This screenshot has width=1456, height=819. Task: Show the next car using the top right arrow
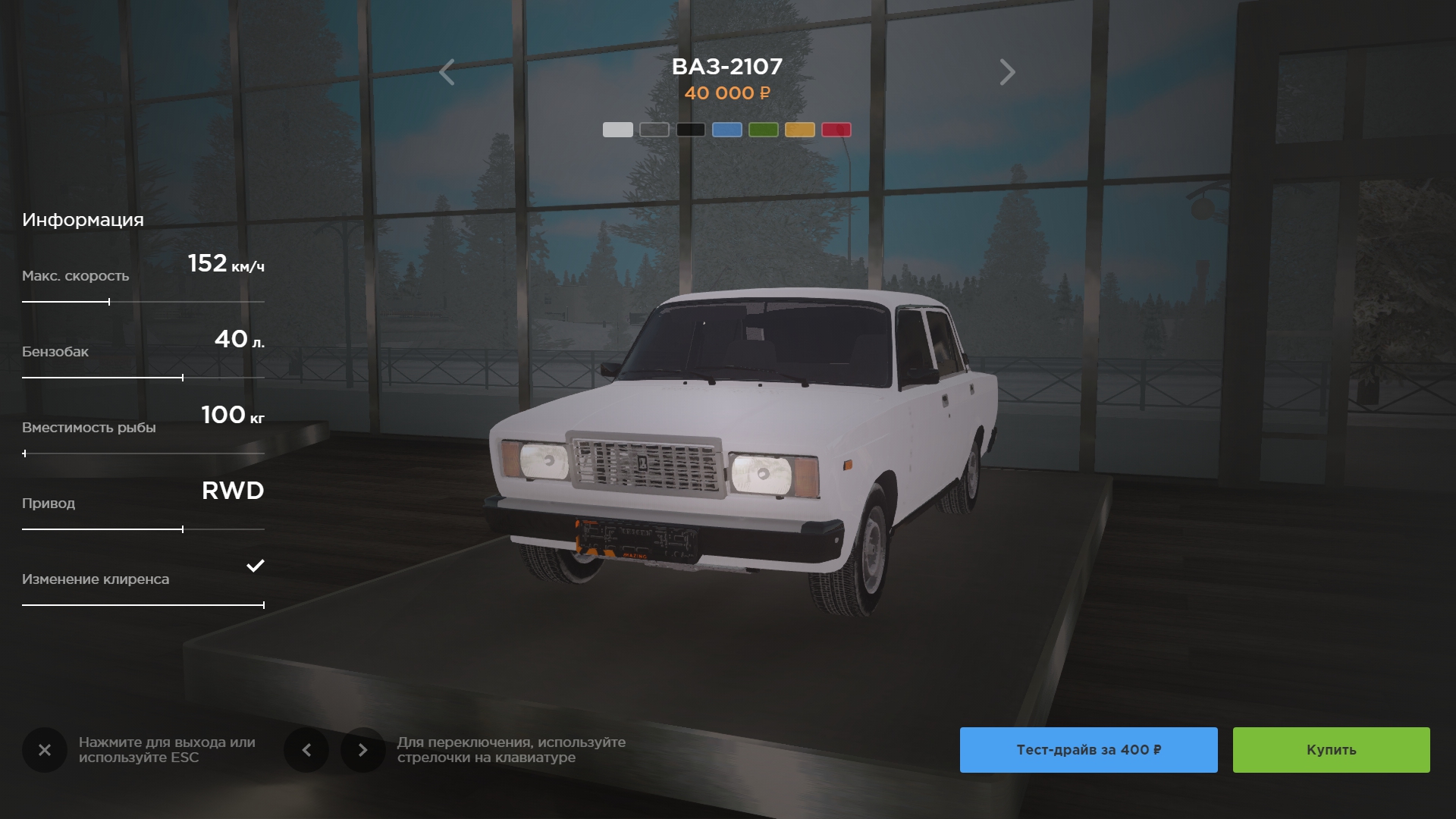1006,73
